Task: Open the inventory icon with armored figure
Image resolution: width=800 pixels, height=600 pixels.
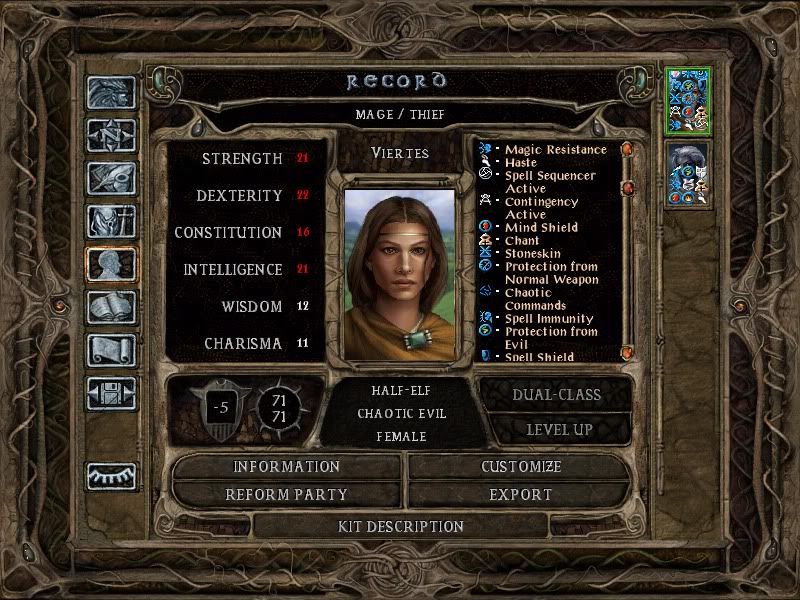Action: tap(111, 222)
